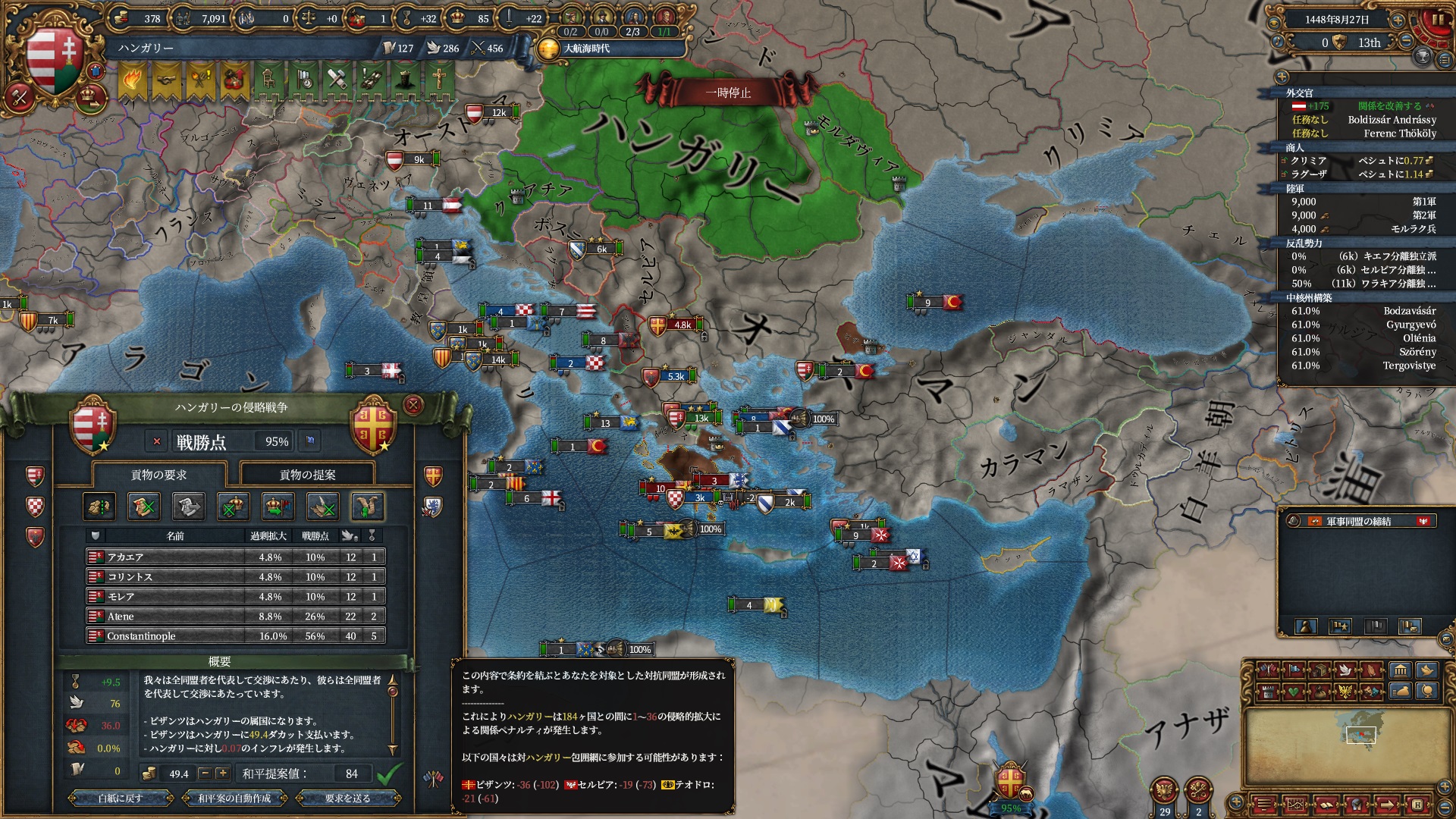Click the pause button beside the date
The image size is (1456, 819).
[1437, 20]
